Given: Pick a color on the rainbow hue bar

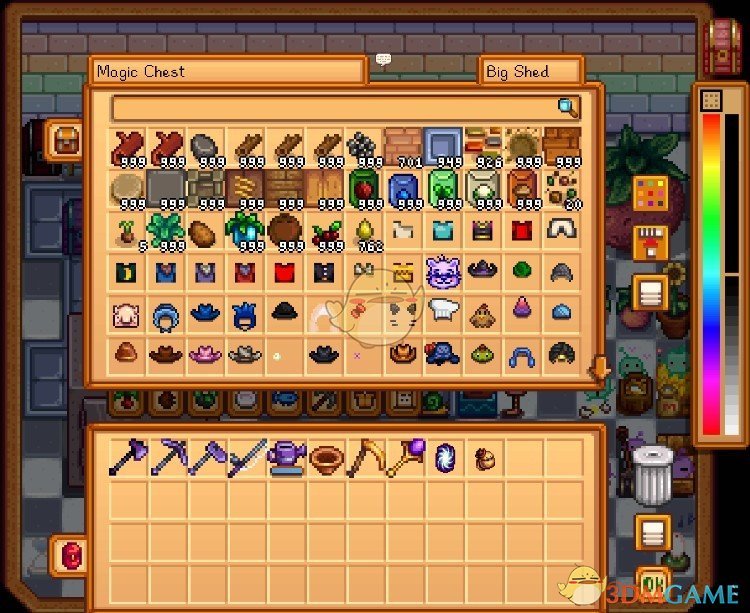Looking at the screenshot, I should (x=711, y=270).
